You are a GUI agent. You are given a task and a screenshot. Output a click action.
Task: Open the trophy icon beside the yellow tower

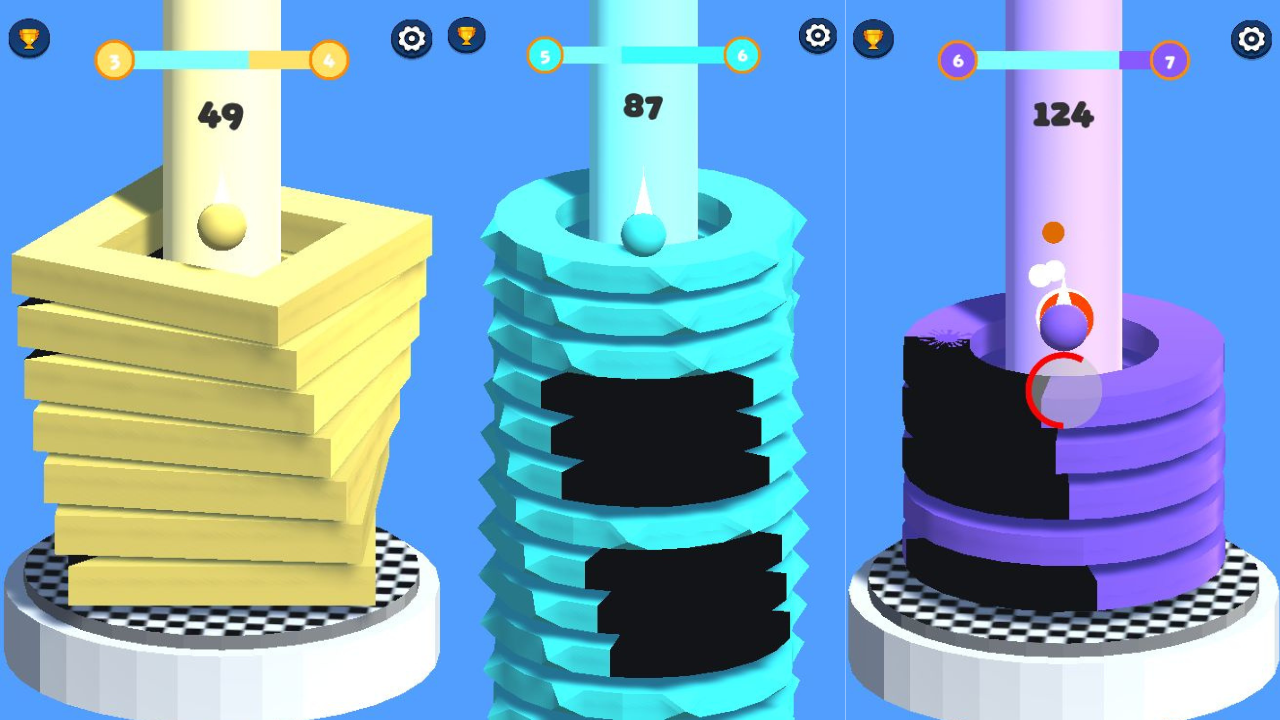pos(29,39)
